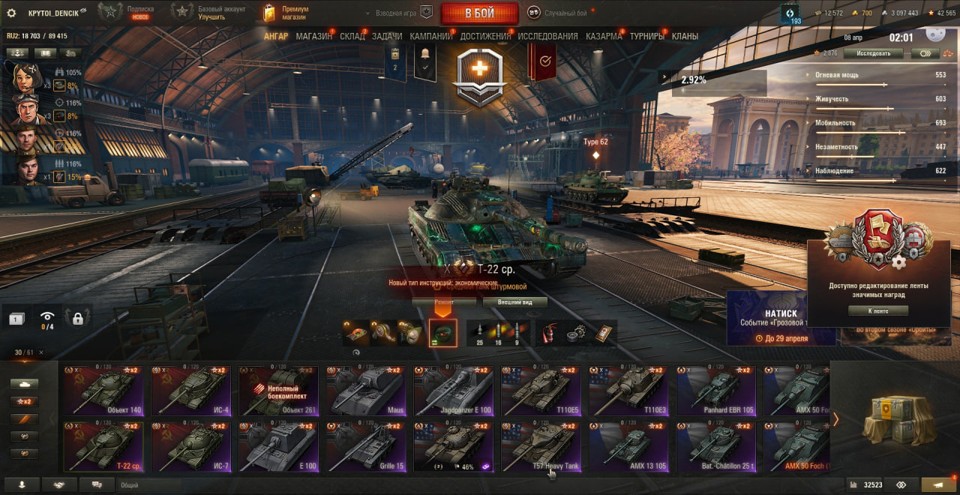Switch to the КАЗАРМА tab
The width and height of the screenshot is (960, 495).
pyautogui.click(x=605, y=37)
